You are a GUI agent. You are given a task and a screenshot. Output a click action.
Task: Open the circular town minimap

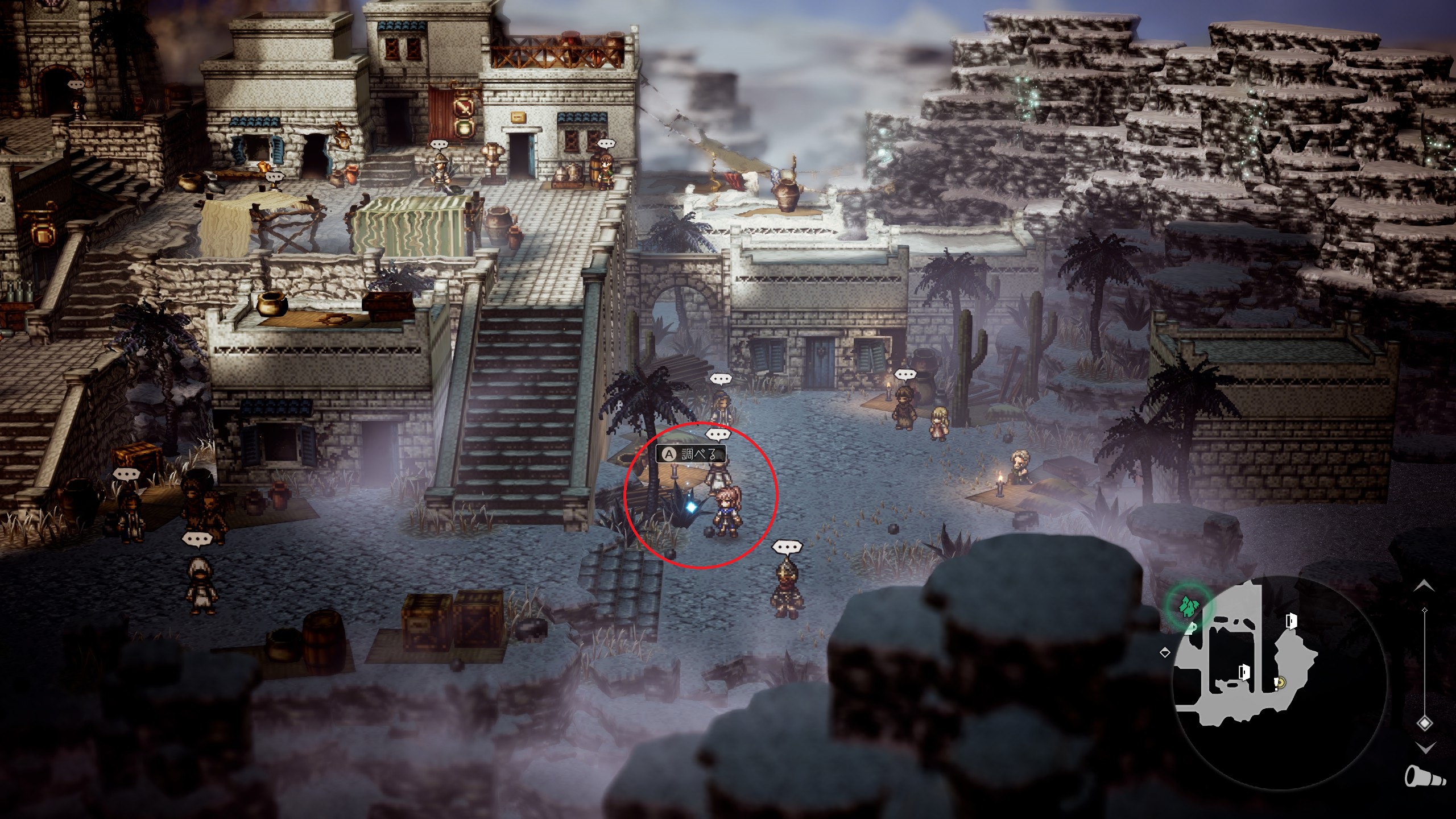[x=1281, y=682]
